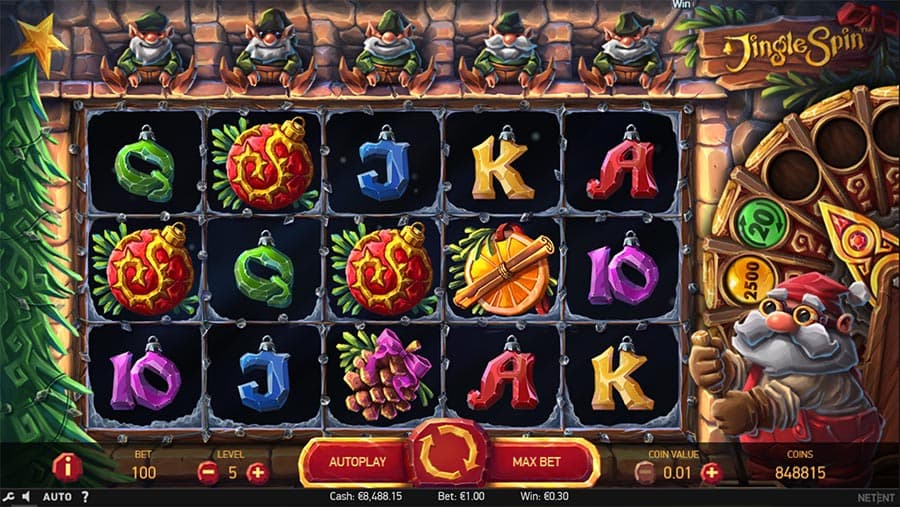
Task: Toggle the sound speaker icon
Action: [x=25, y=497]
